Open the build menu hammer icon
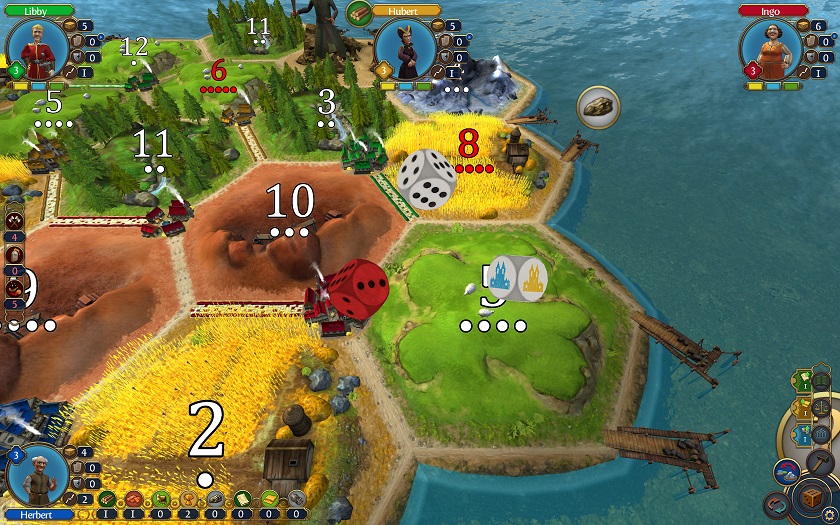 click(x=820, y=461)
